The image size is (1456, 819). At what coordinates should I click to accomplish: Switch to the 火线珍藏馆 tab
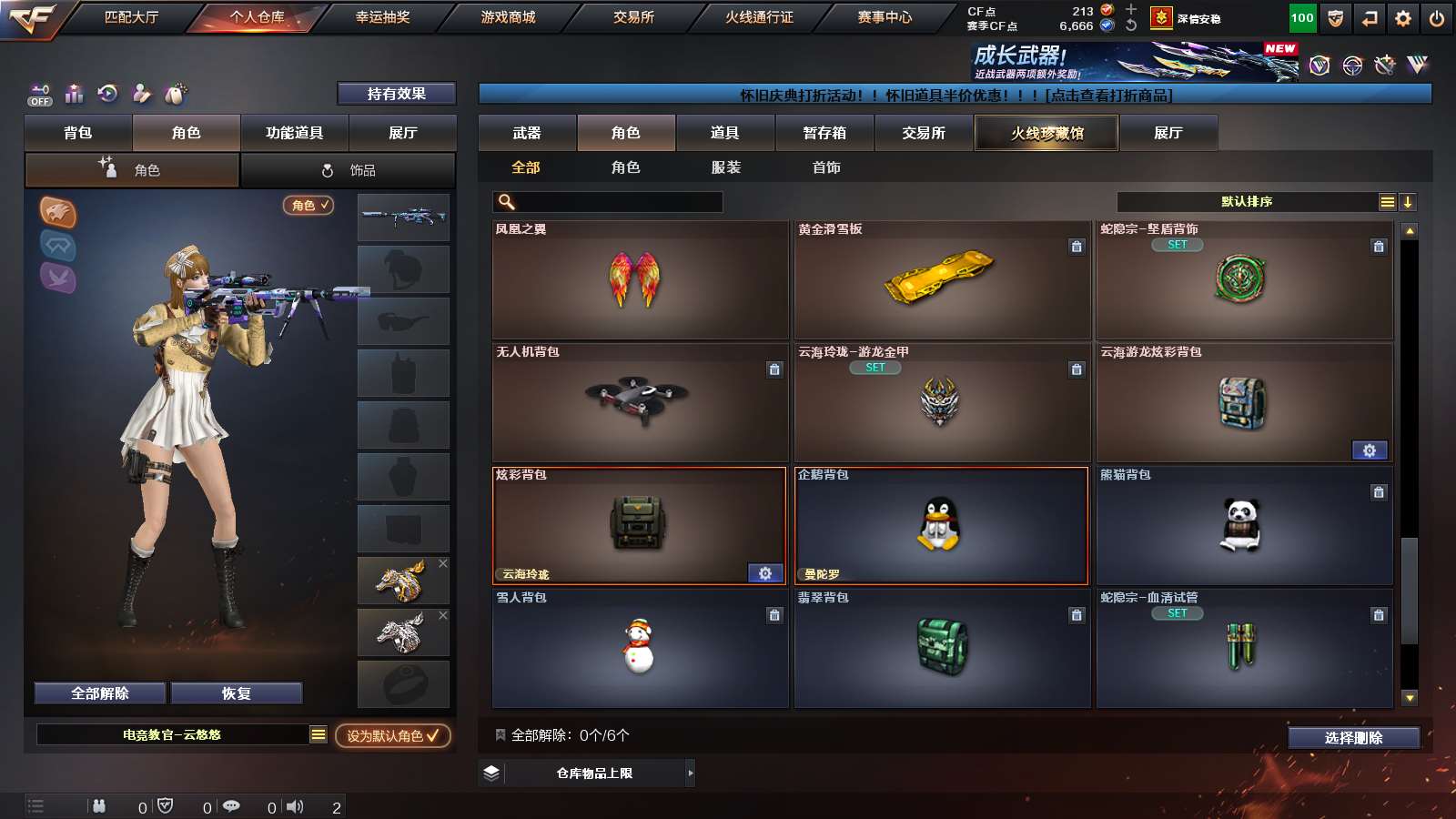[1046, 133]
